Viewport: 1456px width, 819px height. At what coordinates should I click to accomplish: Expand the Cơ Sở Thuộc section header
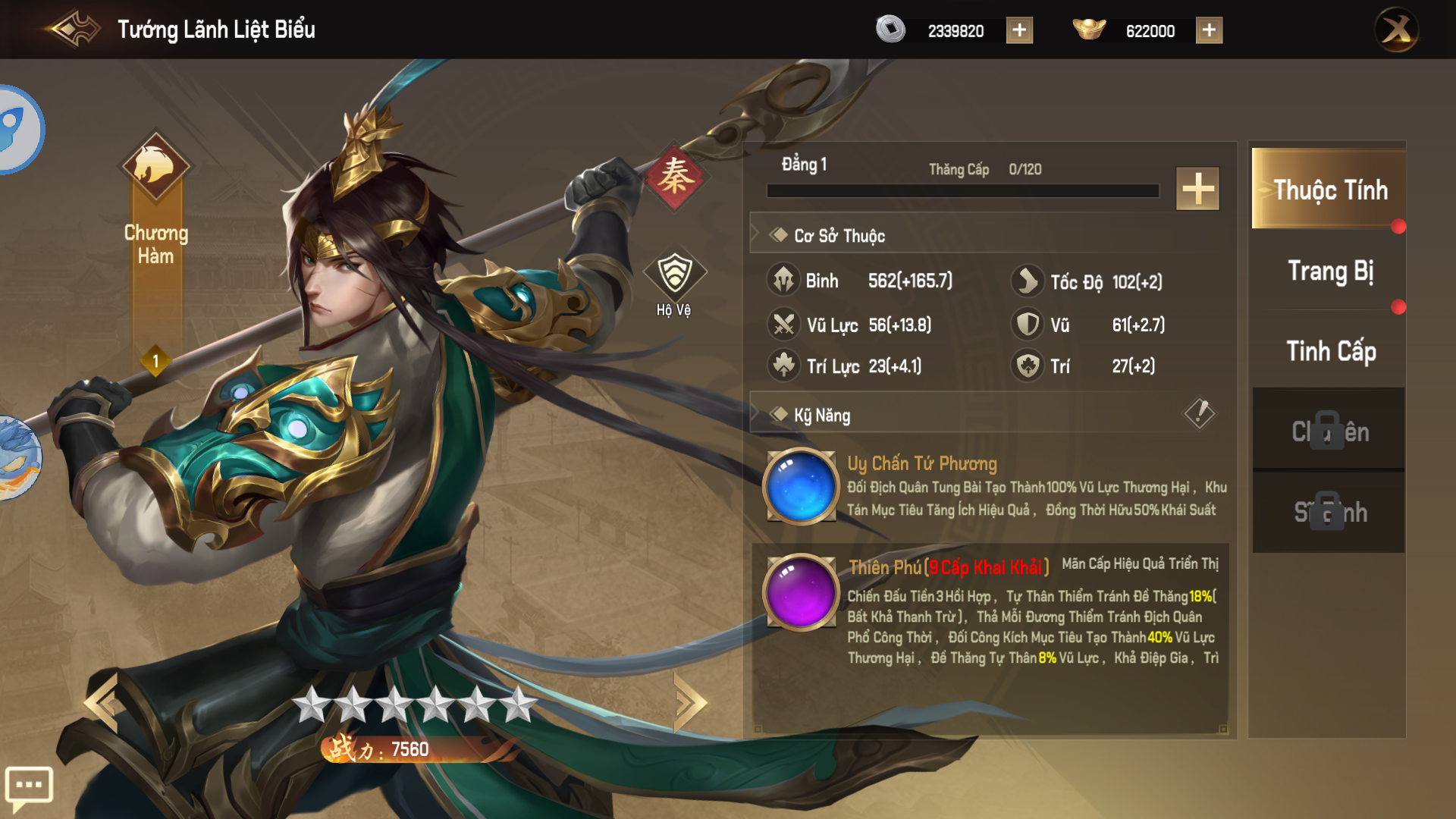coord(838,236)
